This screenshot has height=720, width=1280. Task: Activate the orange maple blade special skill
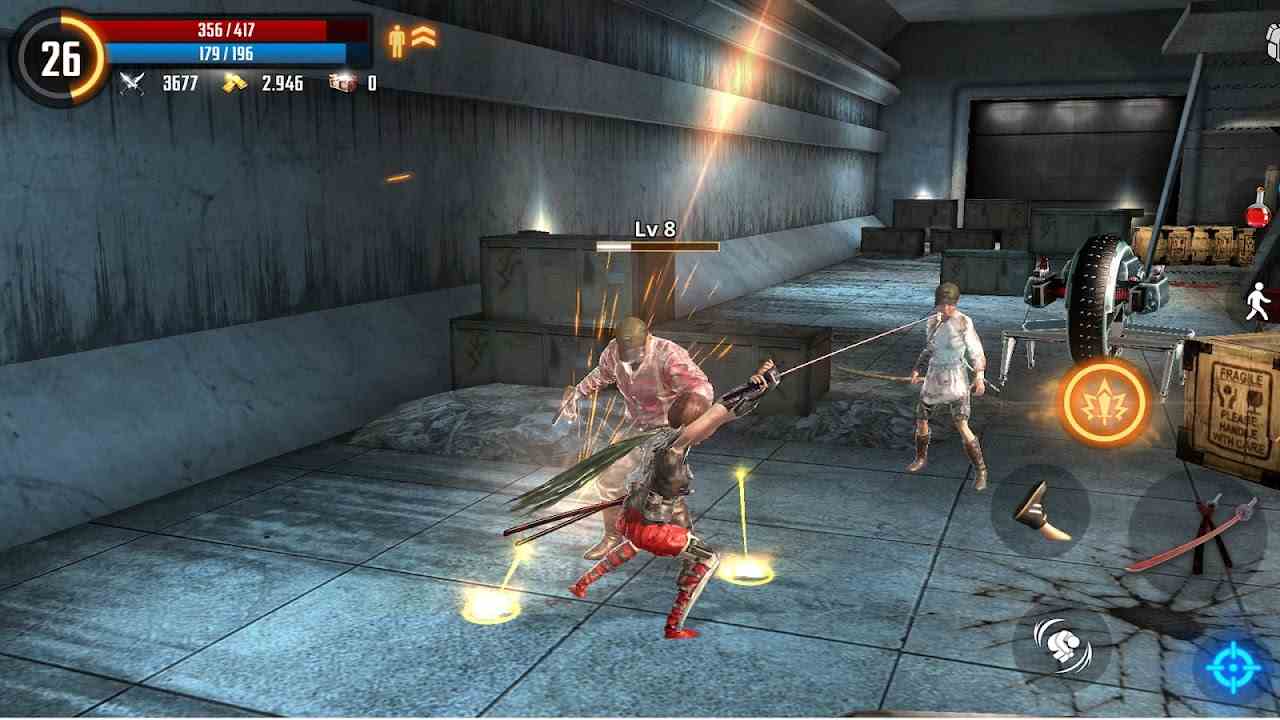click(1103, 404)
